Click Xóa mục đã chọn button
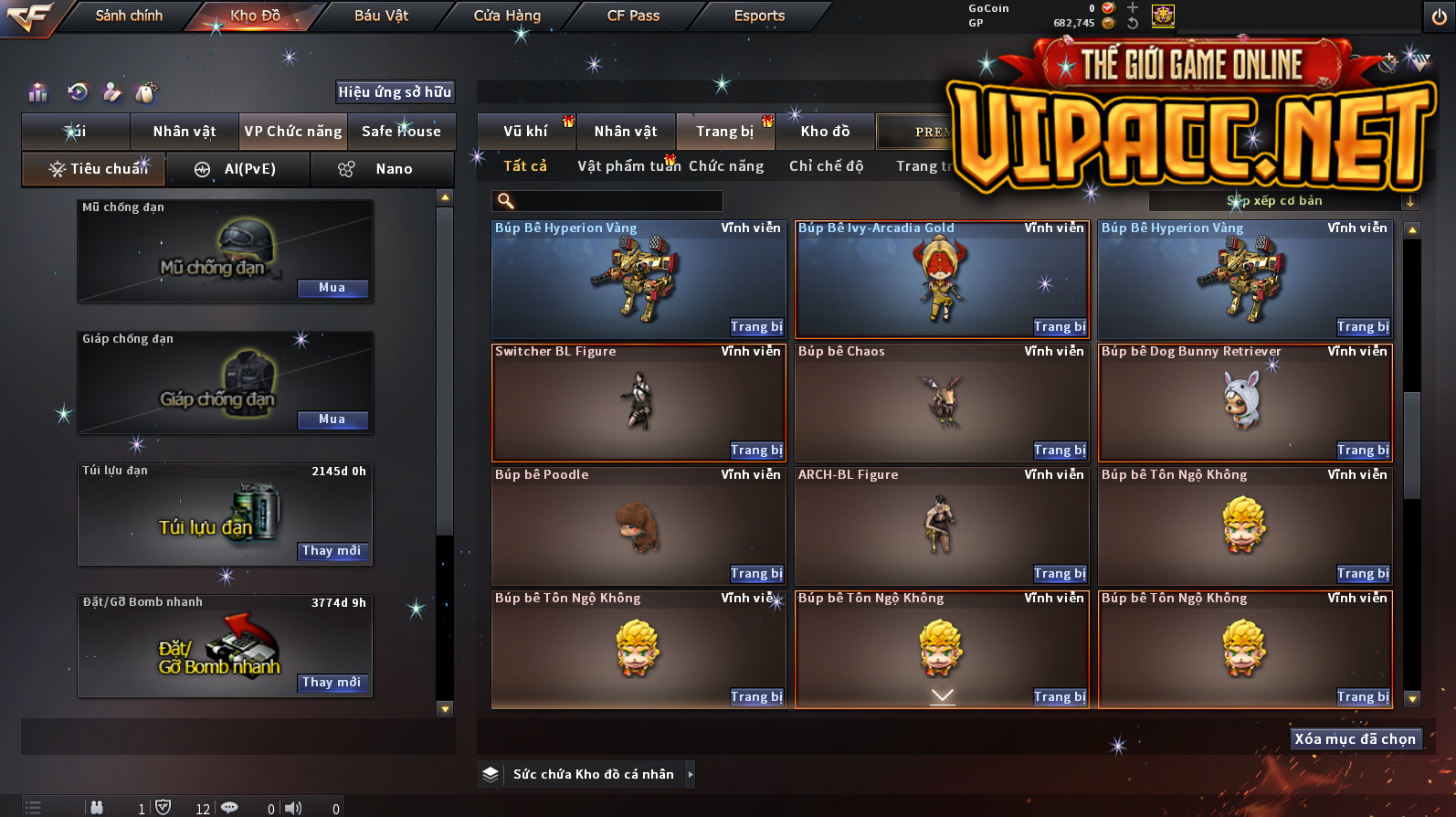This screenshot has width=1456, height=817. pyautogui.click(x=1355, y=739)
